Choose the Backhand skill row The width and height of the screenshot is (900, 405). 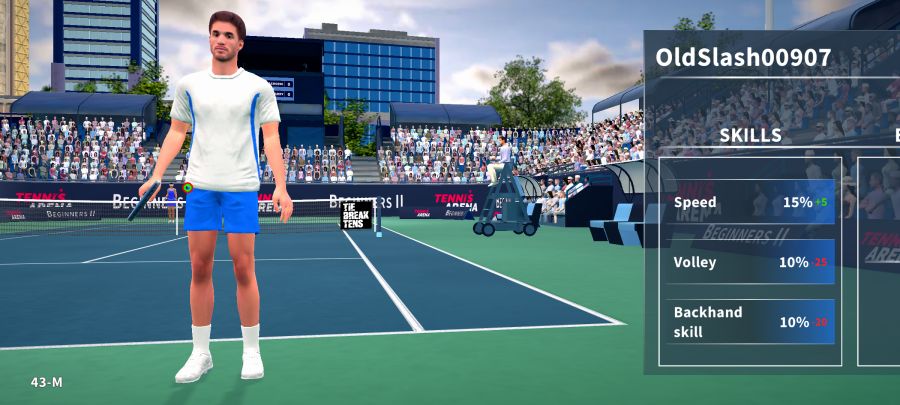[x=750, y=322]
